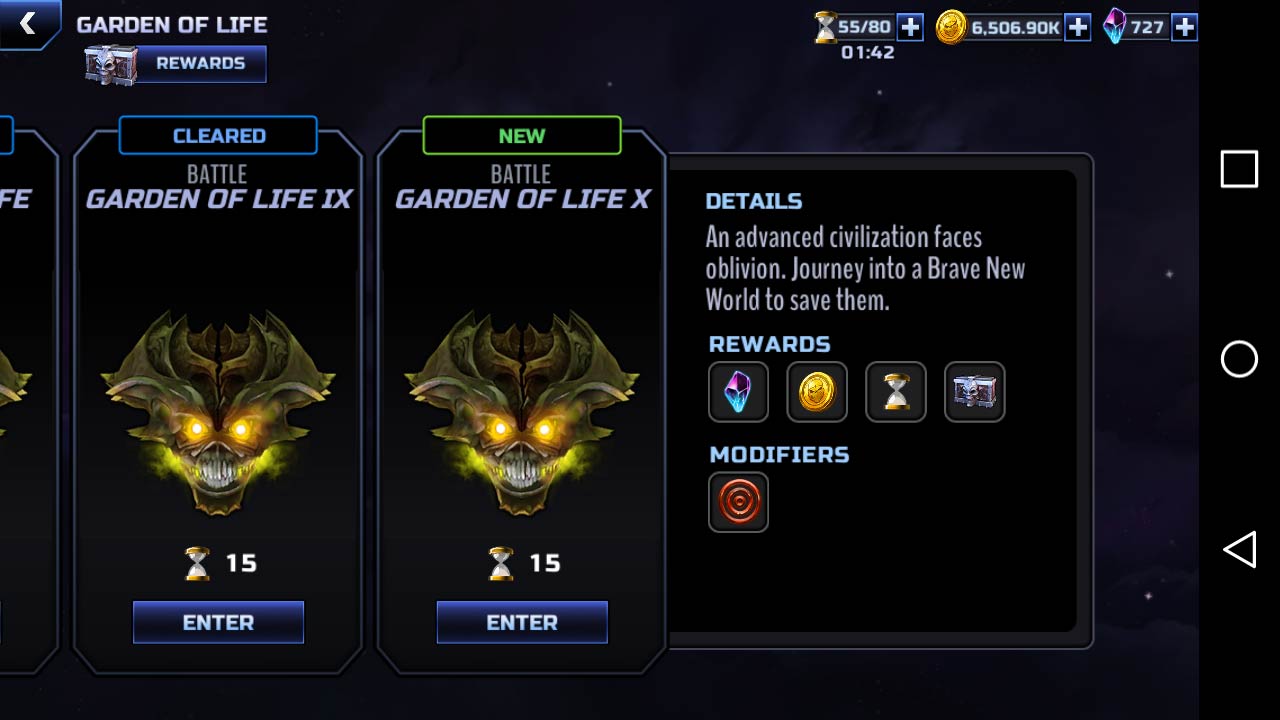The image size is (1280, 720).
Task: Enter Garden of Life X battle
Action: (522, 622)
